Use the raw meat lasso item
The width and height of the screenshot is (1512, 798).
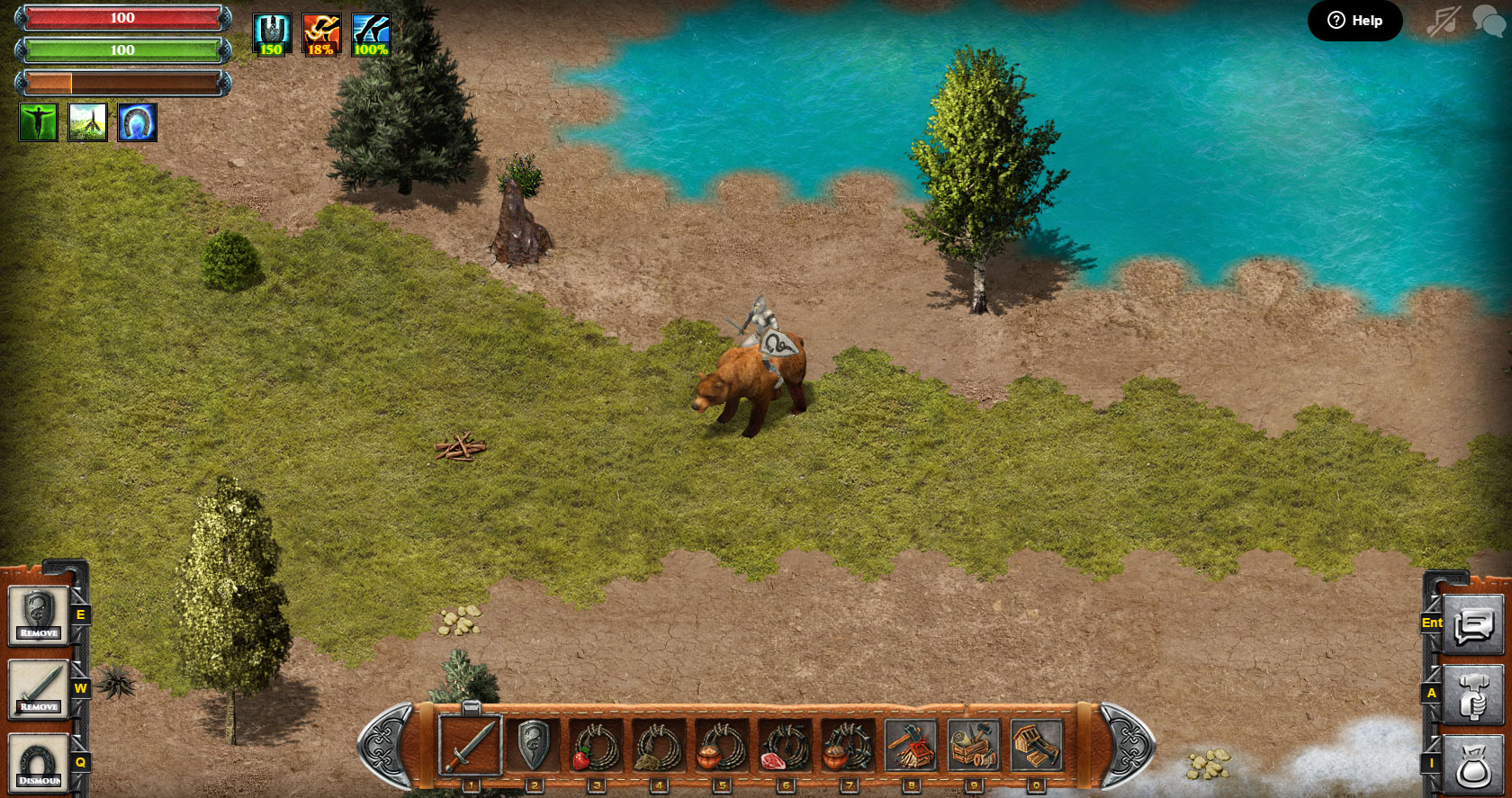tap(785, 745)
